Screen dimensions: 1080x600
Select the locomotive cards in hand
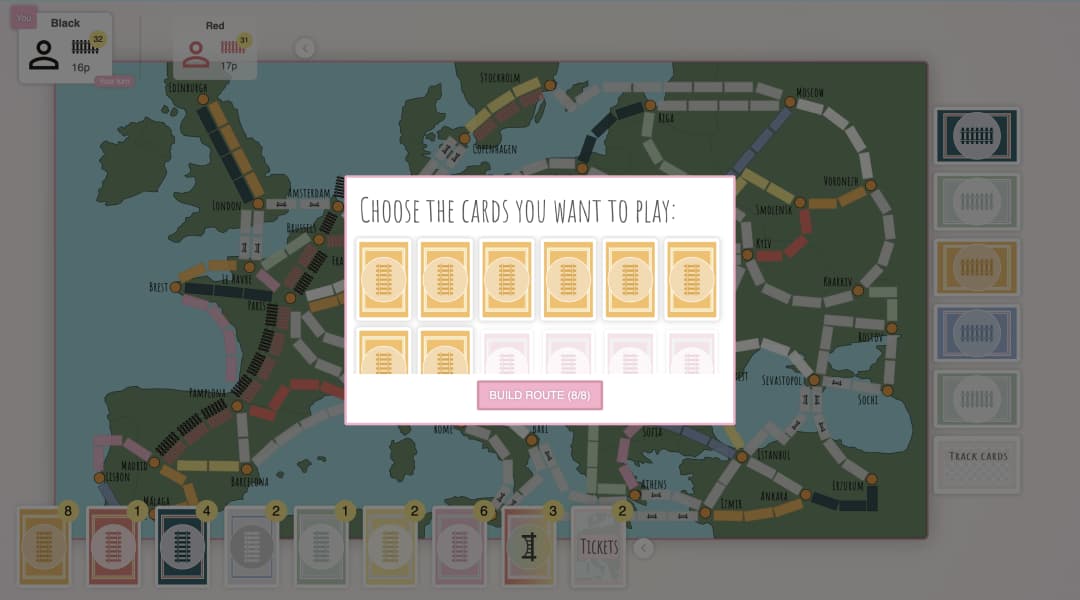point(528,545)
